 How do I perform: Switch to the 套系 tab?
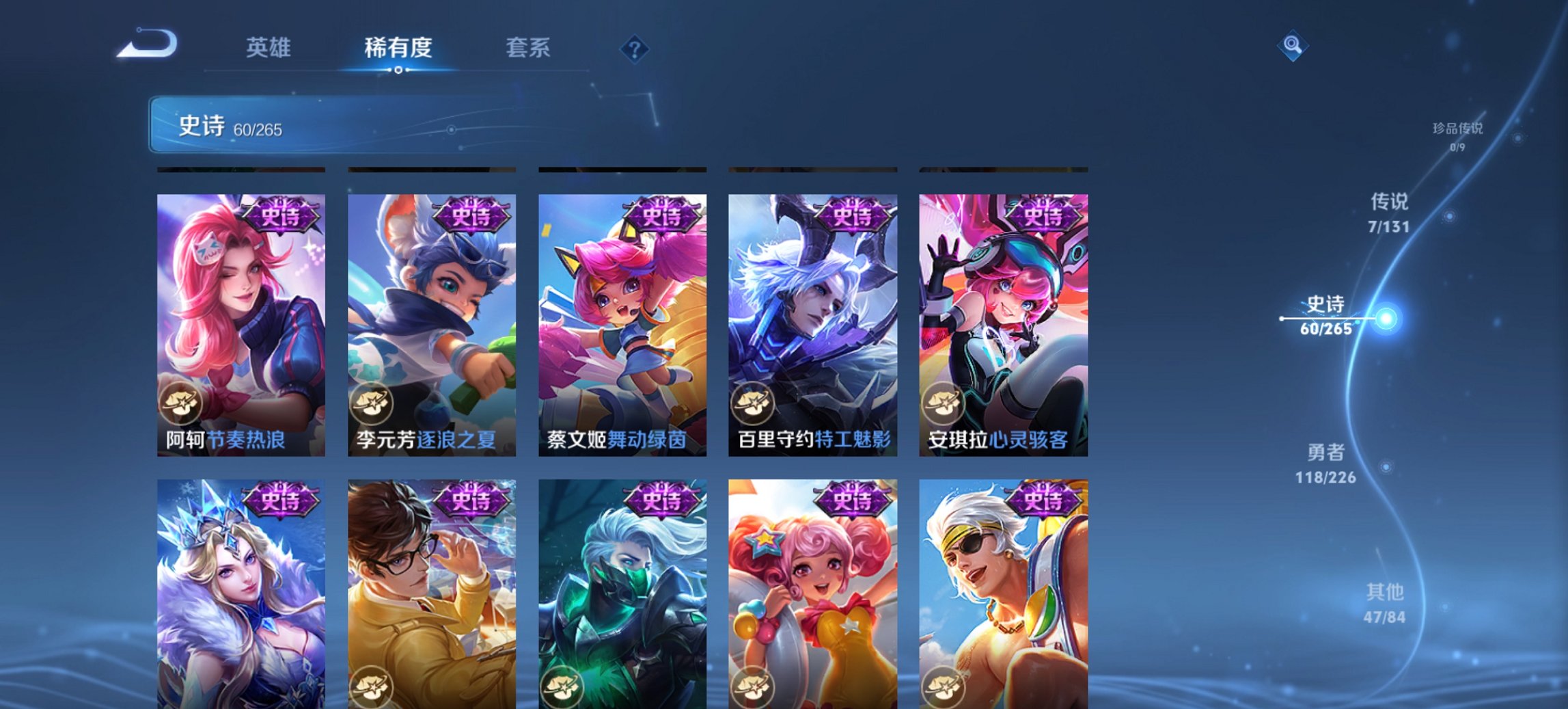(x=528, y=48)
